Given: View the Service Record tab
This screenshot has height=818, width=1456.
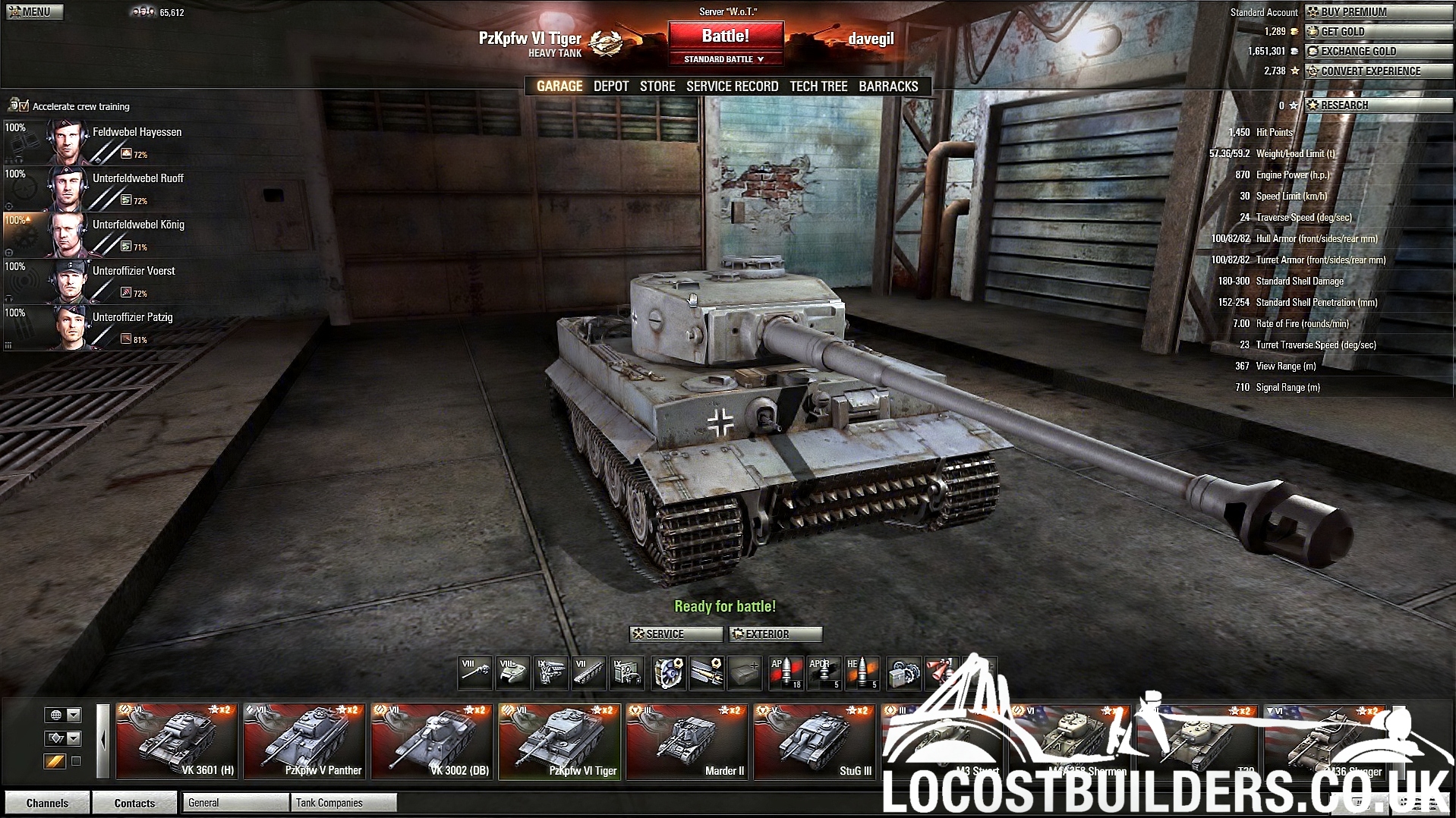Looking at the screenshot, I should tap(732, 87).
